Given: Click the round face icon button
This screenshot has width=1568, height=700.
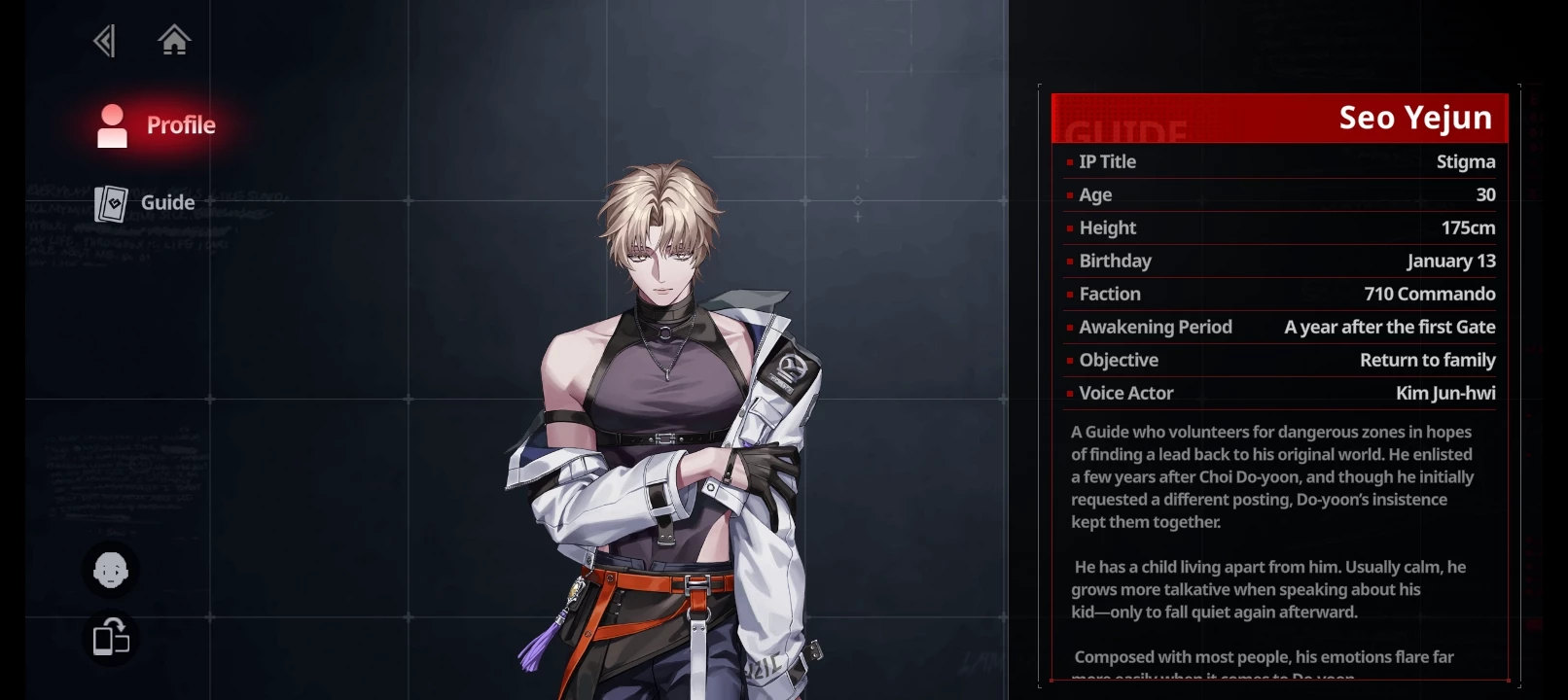Looking at the screenshot, I should [111, 571].
